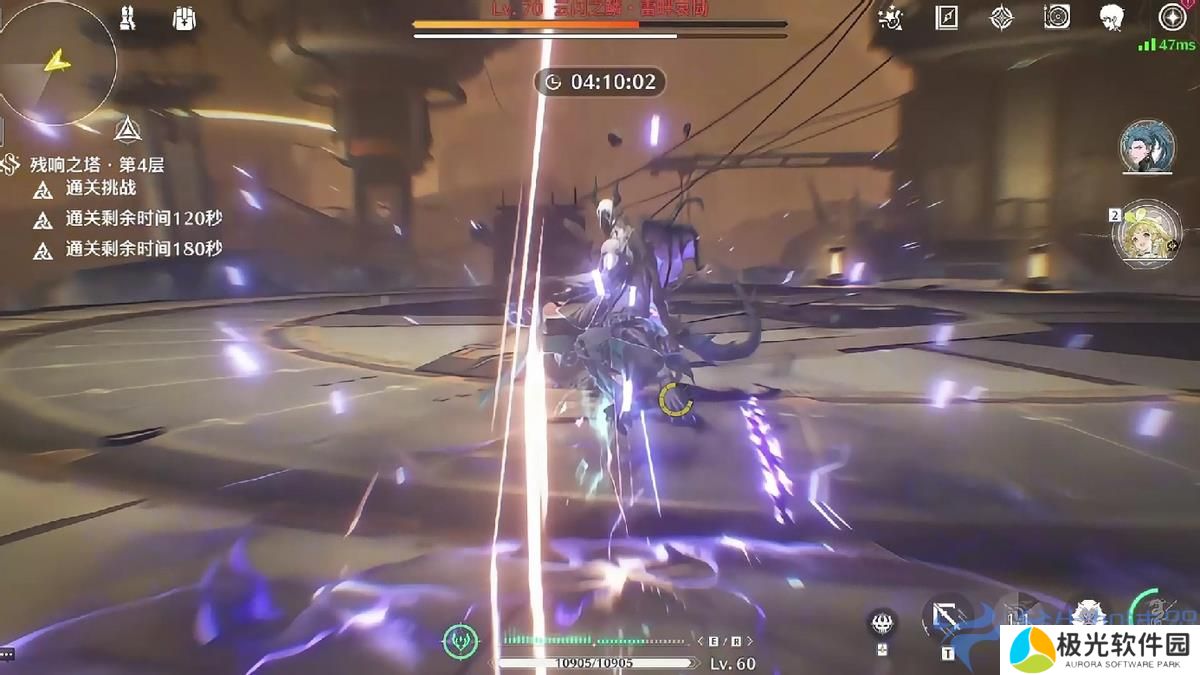Open the round compass-star menu icon
The height and width of the screenshot is (675, 1200).
[1171, 17]
